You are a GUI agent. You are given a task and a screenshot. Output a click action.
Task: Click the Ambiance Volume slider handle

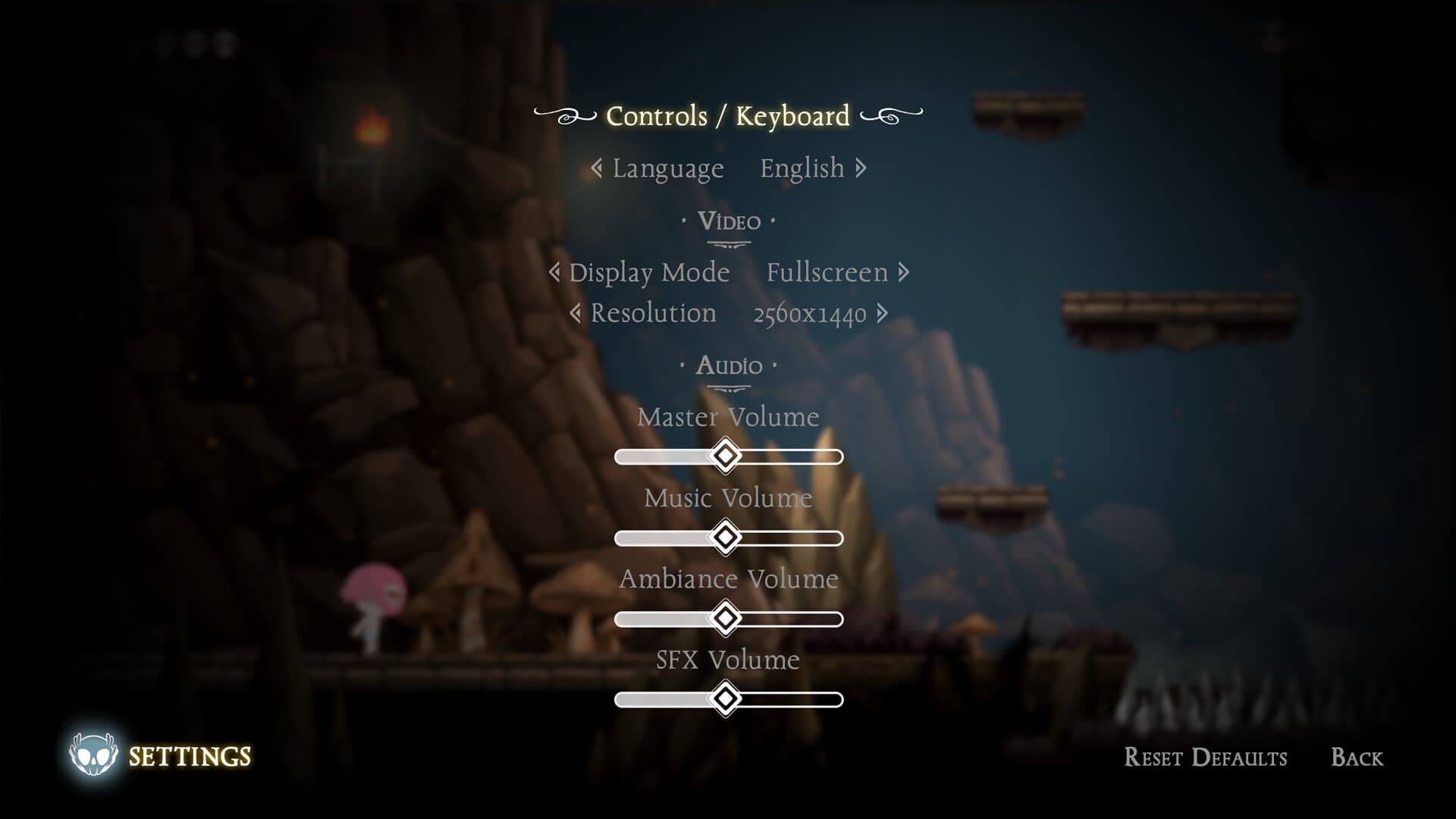point(726,618)
